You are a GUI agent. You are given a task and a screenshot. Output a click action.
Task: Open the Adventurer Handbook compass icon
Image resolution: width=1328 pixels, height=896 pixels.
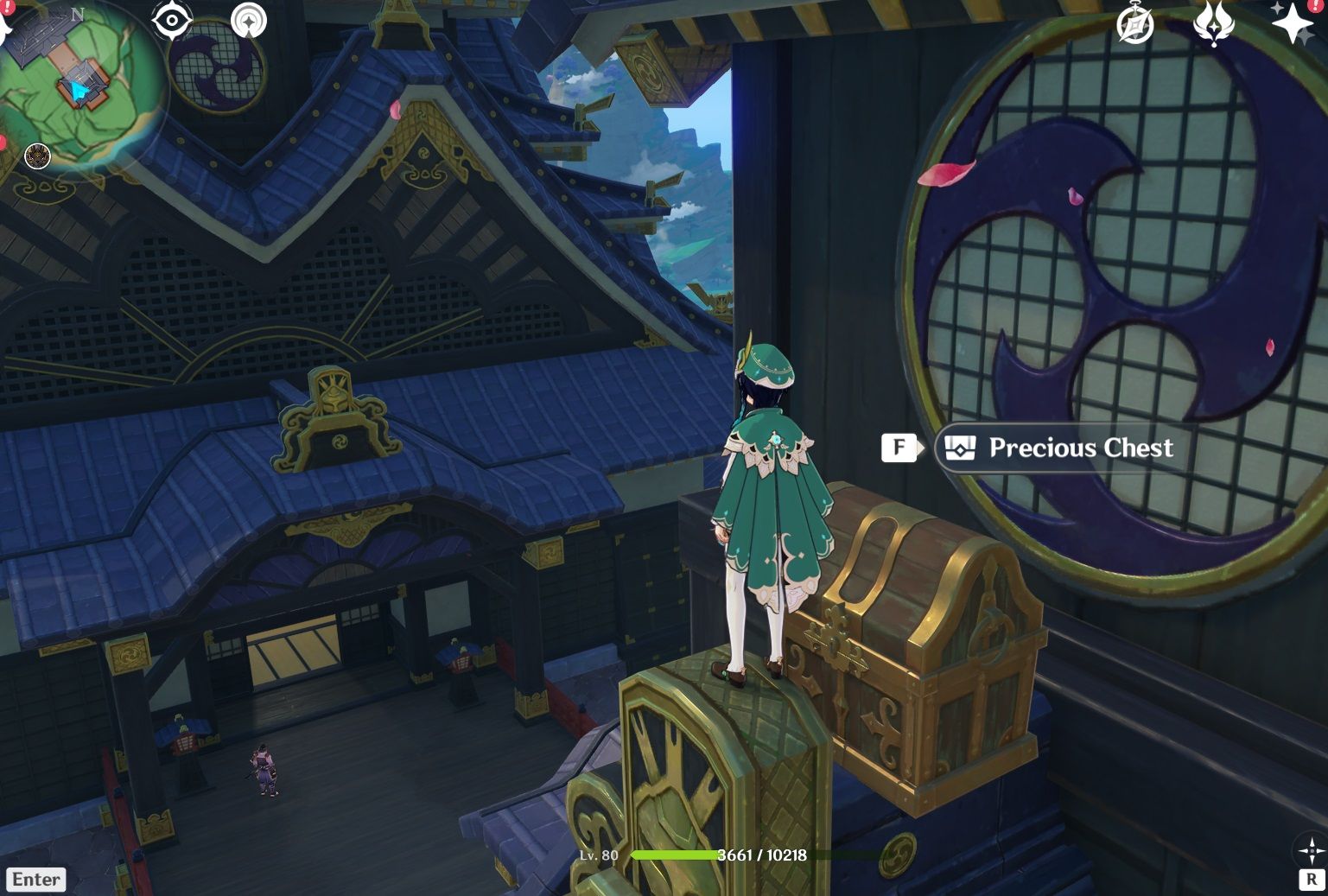pyautogui.click(x=1136, y=23)
